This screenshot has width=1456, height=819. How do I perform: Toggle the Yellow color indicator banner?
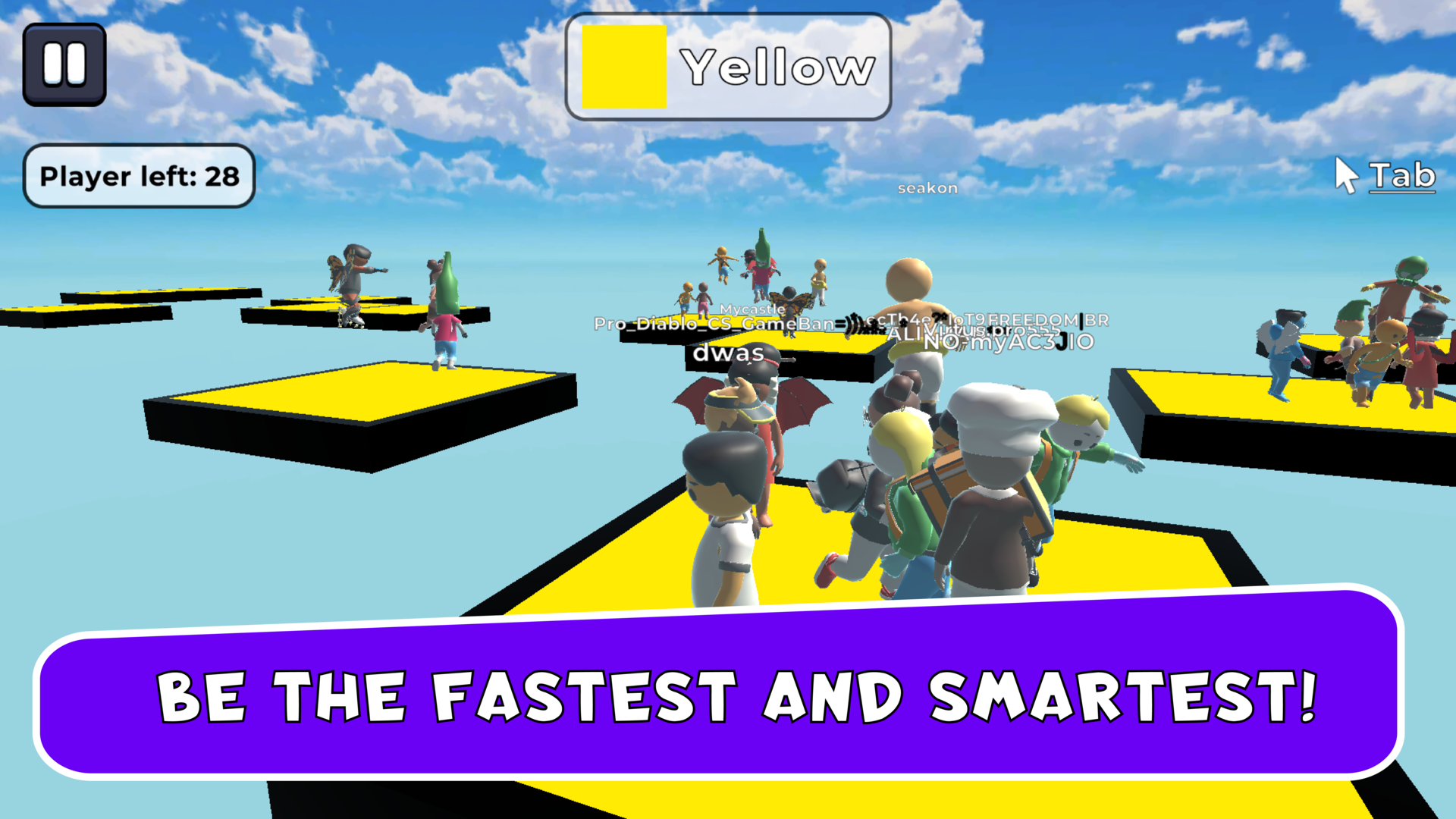point(728,67)
